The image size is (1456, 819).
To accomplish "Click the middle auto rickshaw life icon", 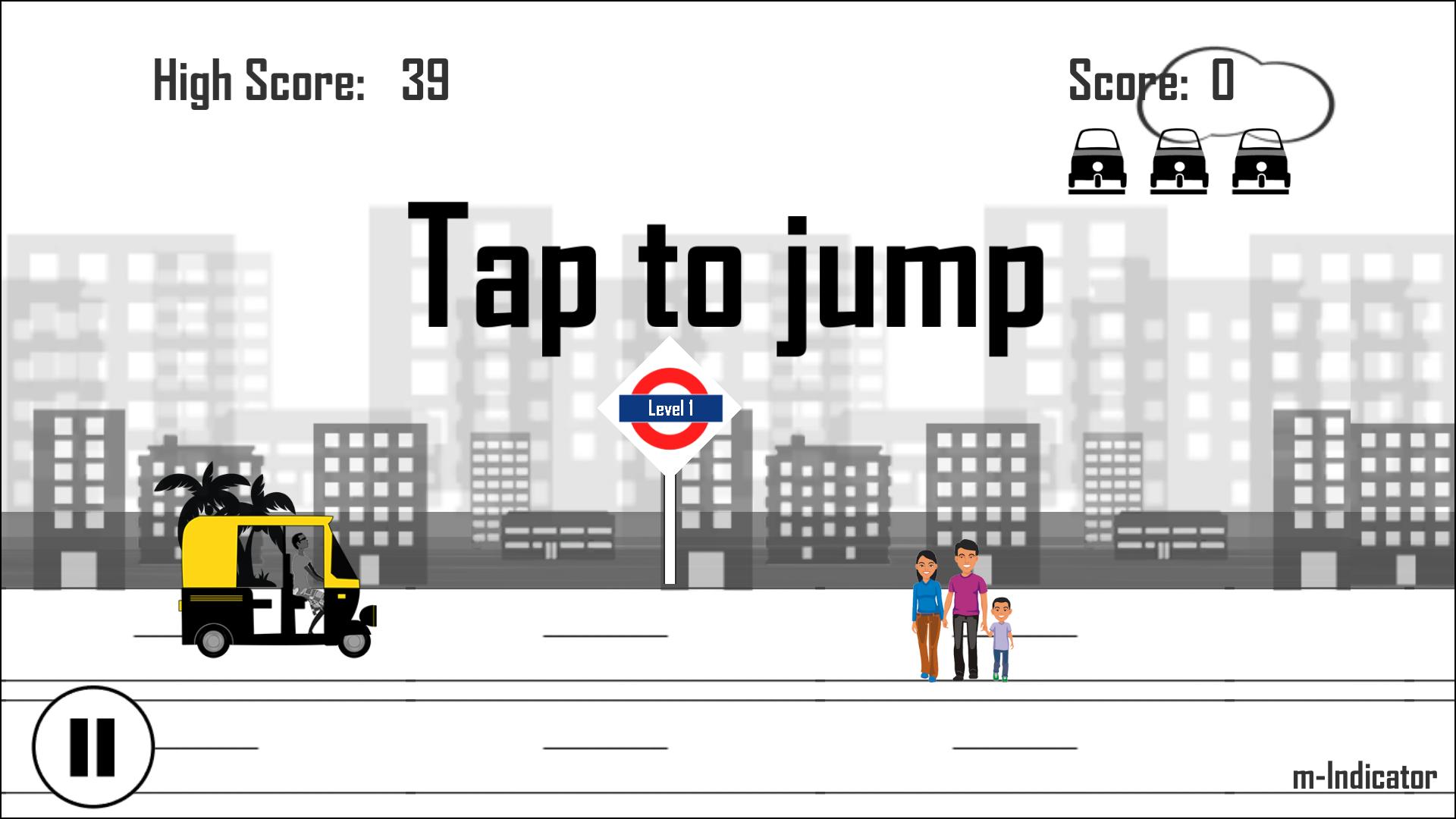I will point(1179,161).
